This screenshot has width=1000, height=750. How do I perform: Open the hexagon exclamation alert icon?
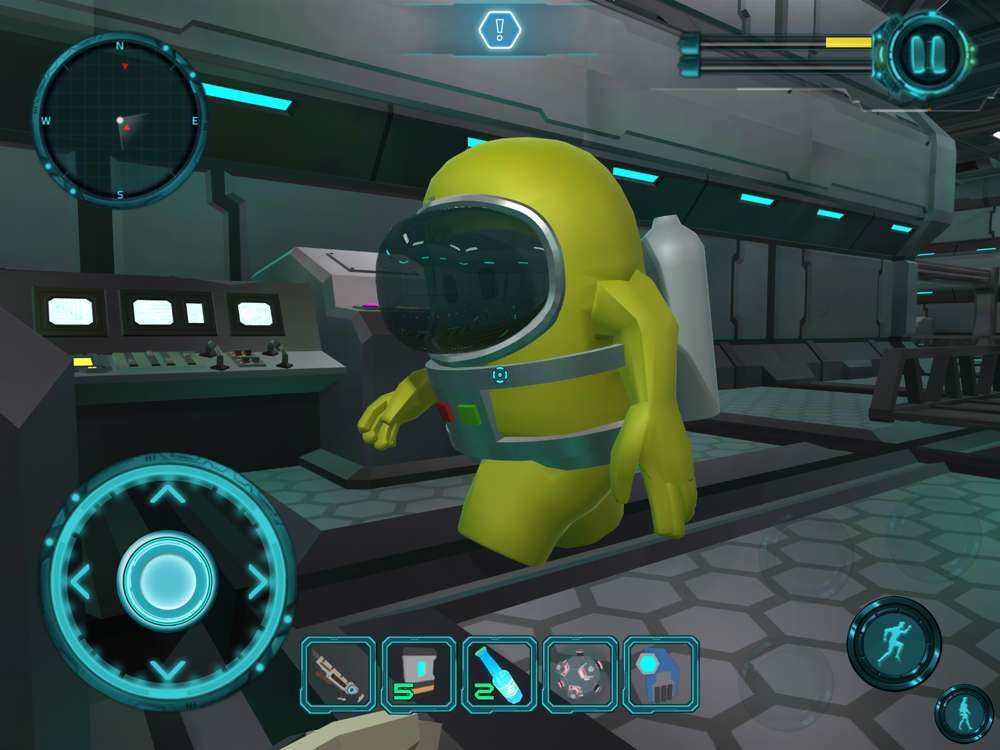pos(499,30)
